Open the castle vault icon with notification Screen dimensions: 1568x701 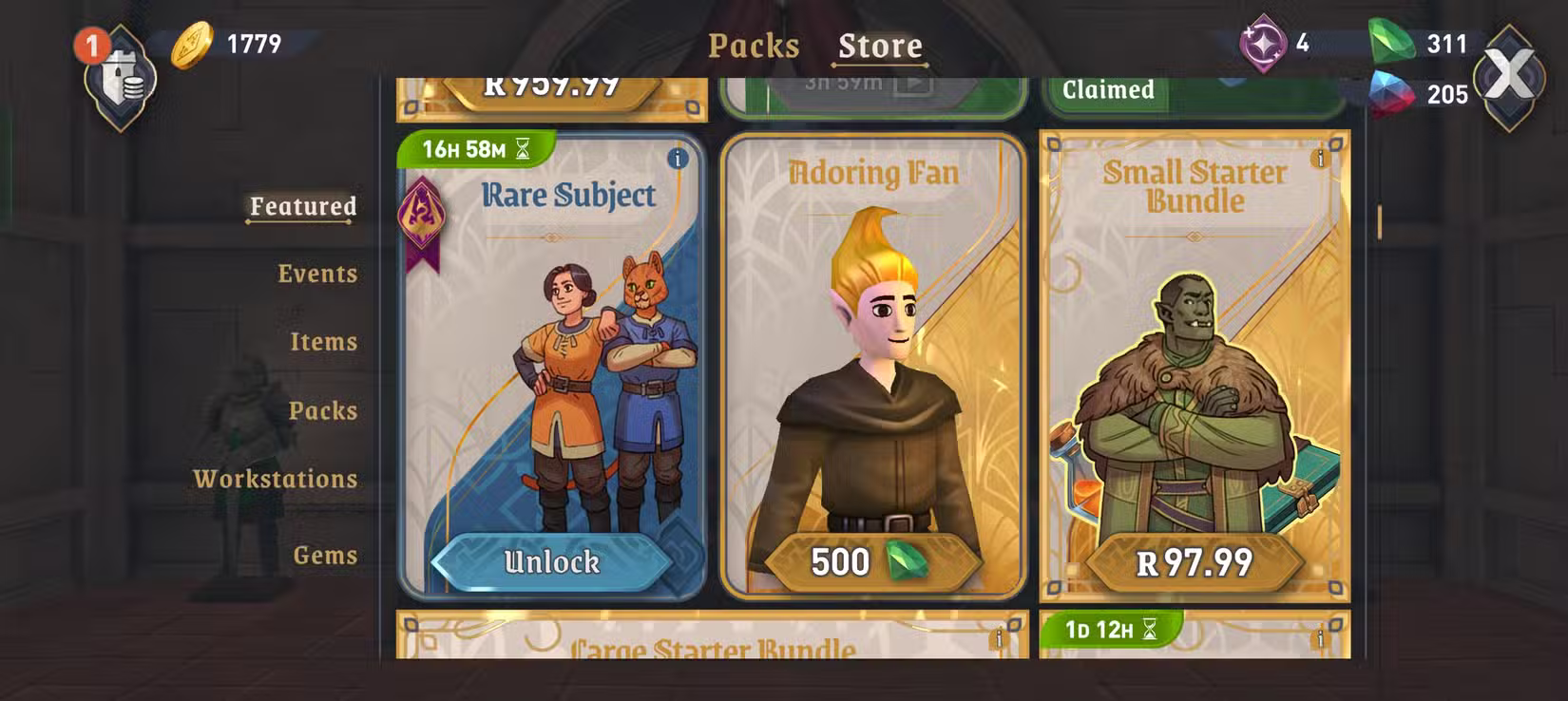[x=120, y=78]
